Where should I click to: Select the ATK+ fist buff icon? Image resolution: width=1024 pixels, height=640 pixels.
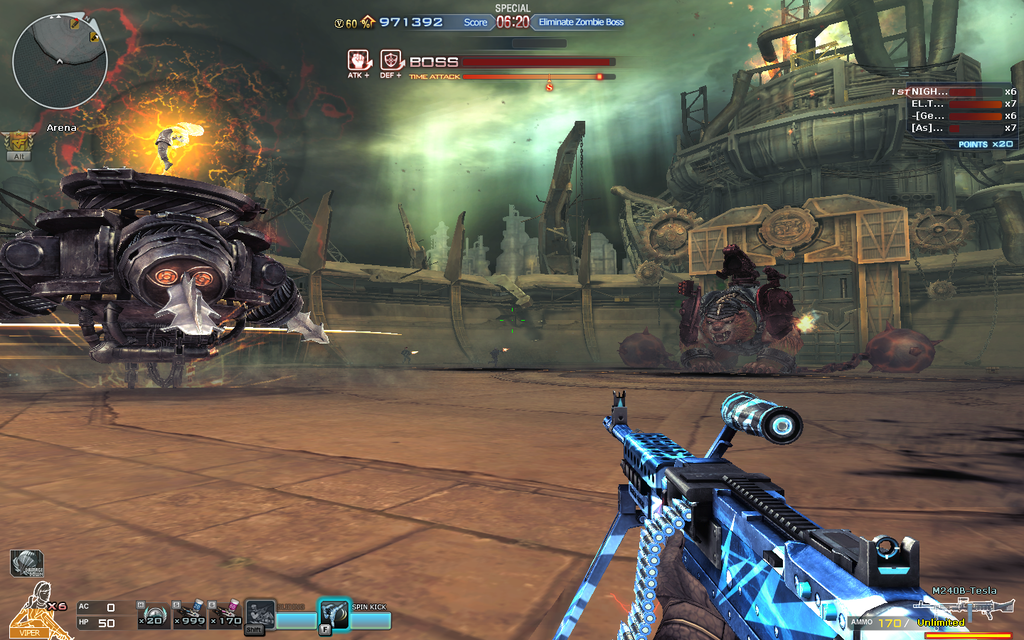point(357,60)
